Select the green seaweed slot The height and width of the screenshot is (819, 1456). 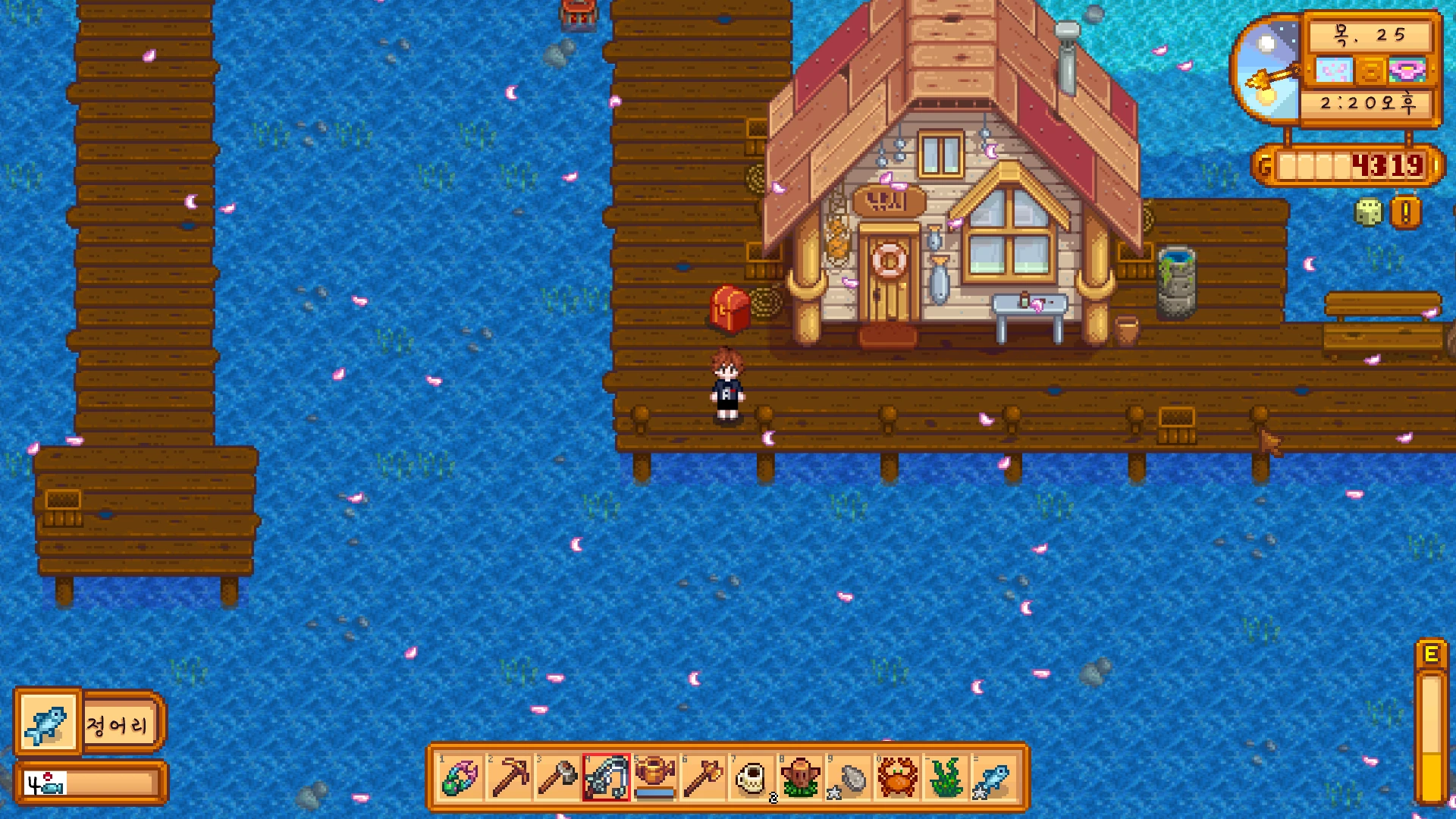pos(946,777)
